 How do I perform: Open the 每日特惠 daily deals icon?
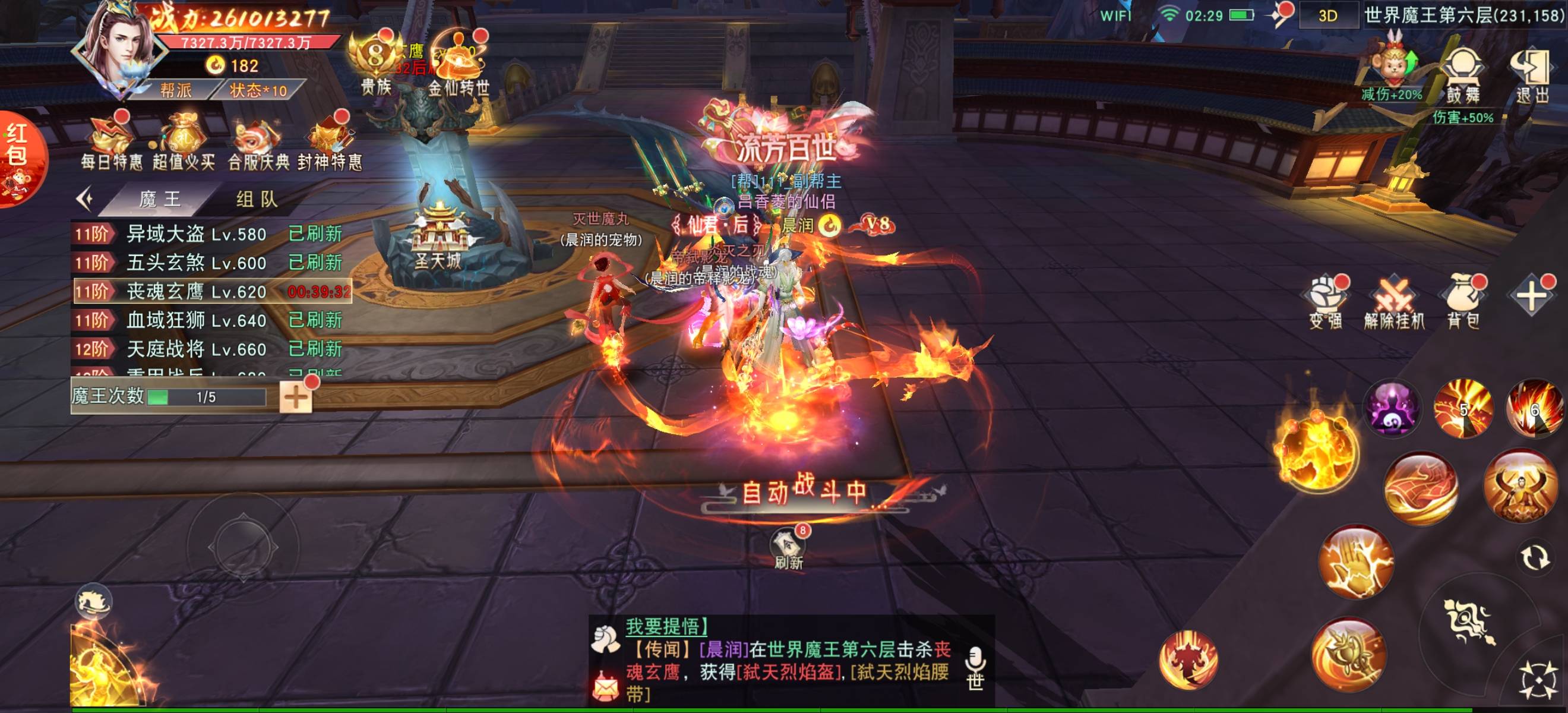click(x=112, y=141)
